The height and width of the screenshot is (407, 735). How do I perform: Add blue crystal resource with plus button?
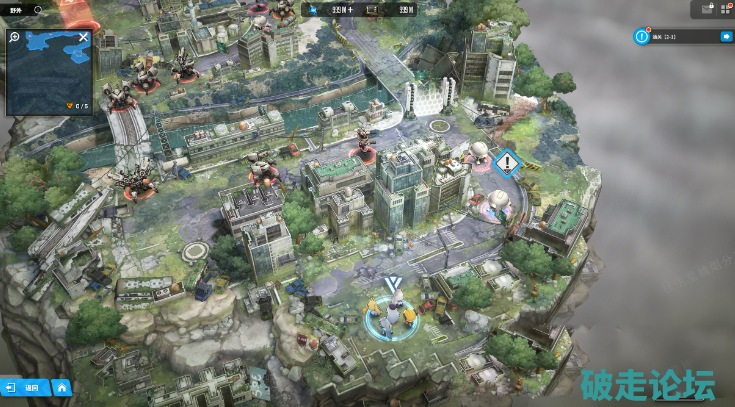[x=351, y=9]
